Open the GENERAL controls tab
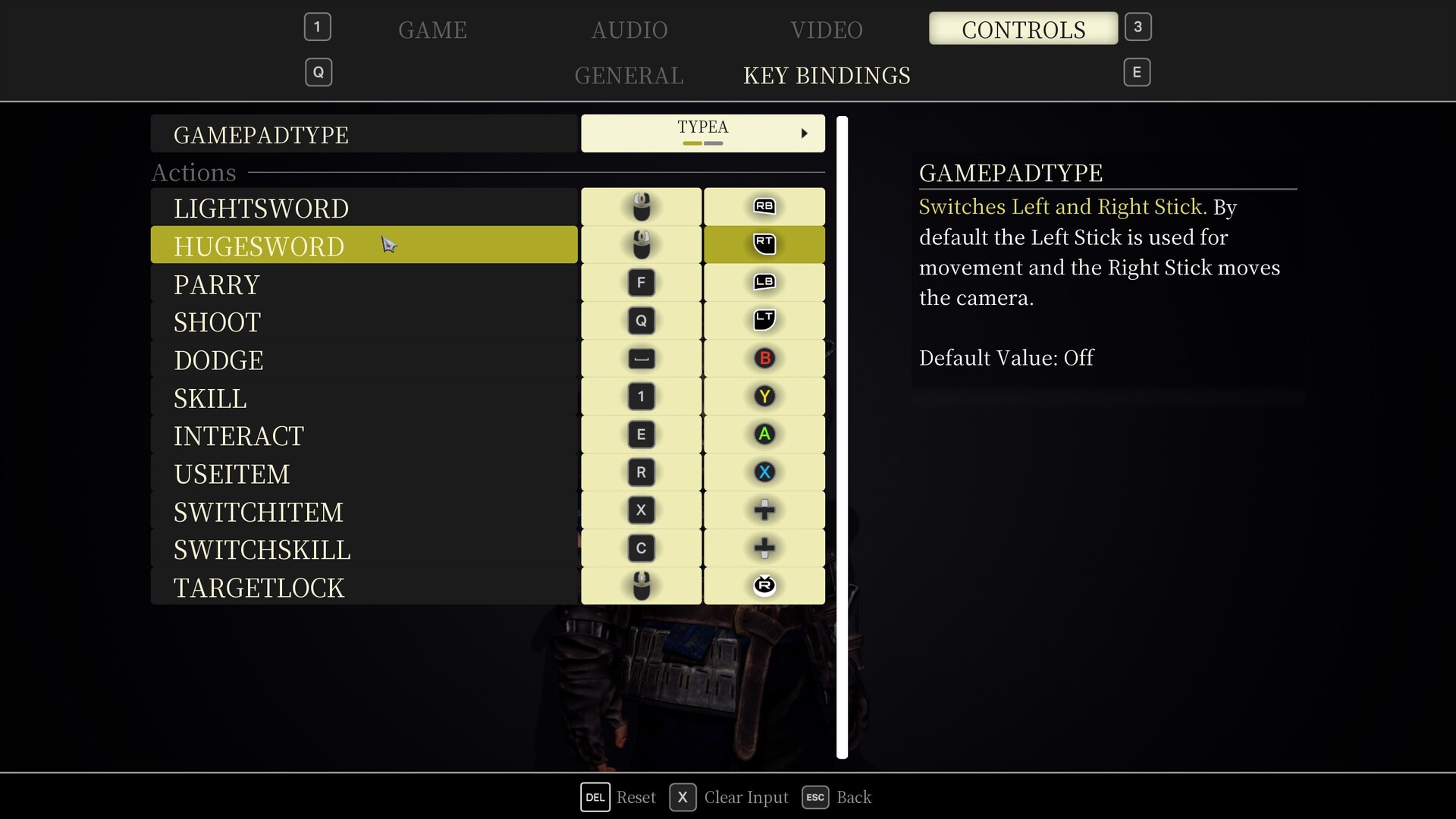The height and width of the screenshot is (819, 1456). coord(629,75)
